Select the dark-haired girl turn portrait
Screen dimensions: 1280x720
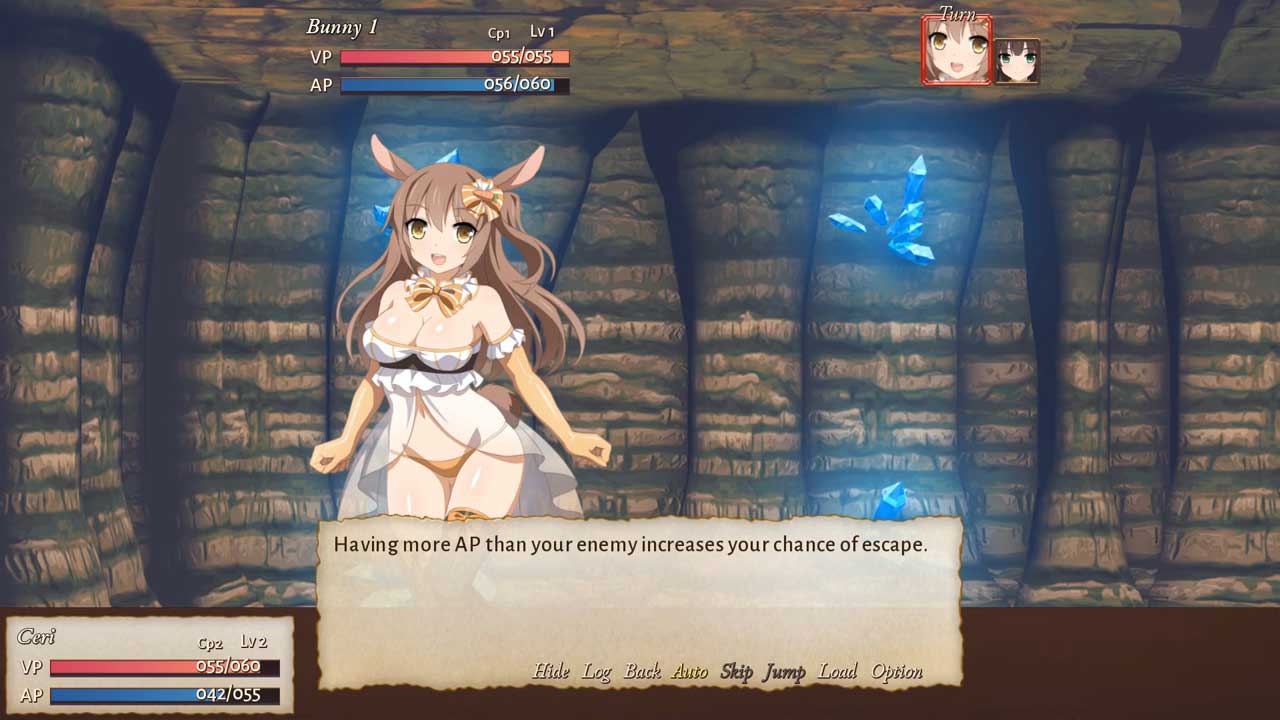tap(1016, 61)
